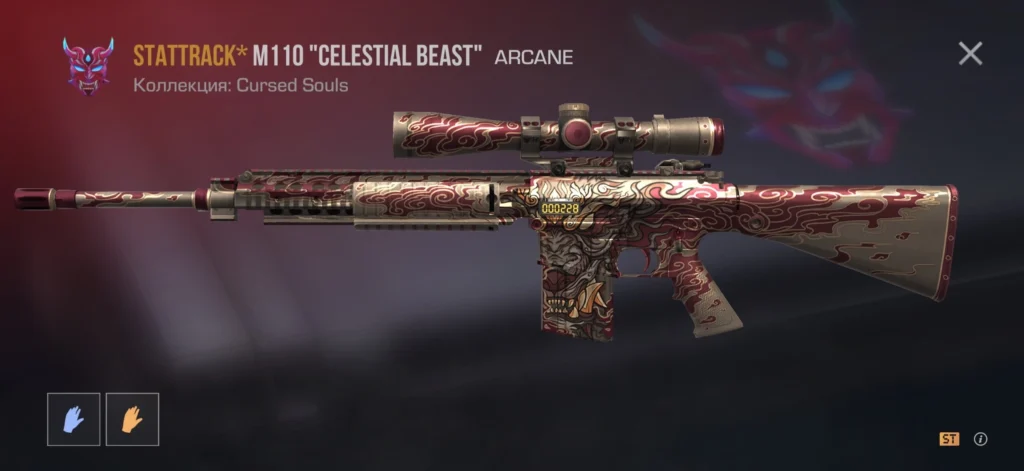1024x471 pixels.
Task: Open the info icon details
Action: 981,439
